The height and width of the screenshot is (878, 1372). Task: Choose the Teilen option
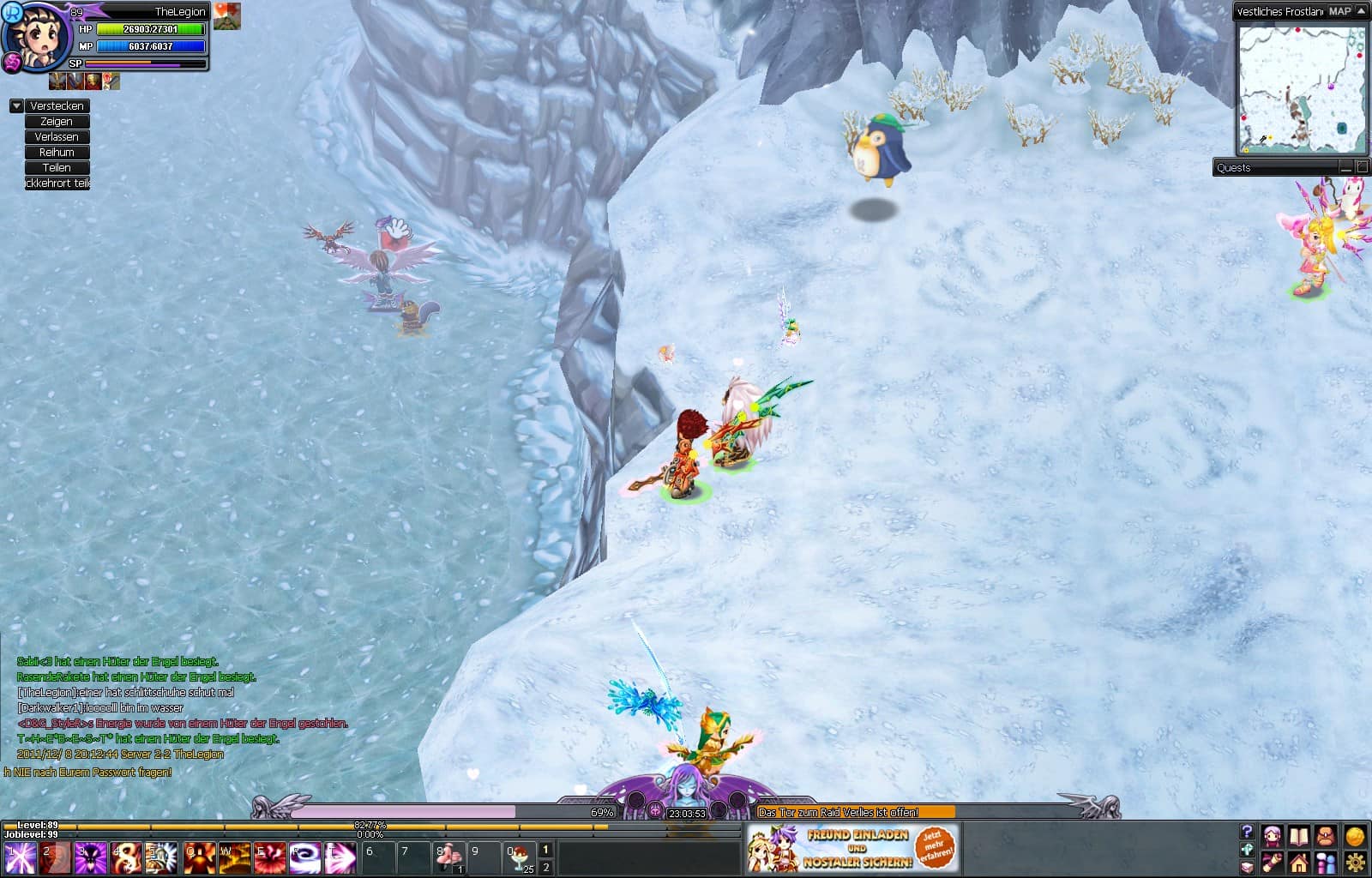coord(57,168)
